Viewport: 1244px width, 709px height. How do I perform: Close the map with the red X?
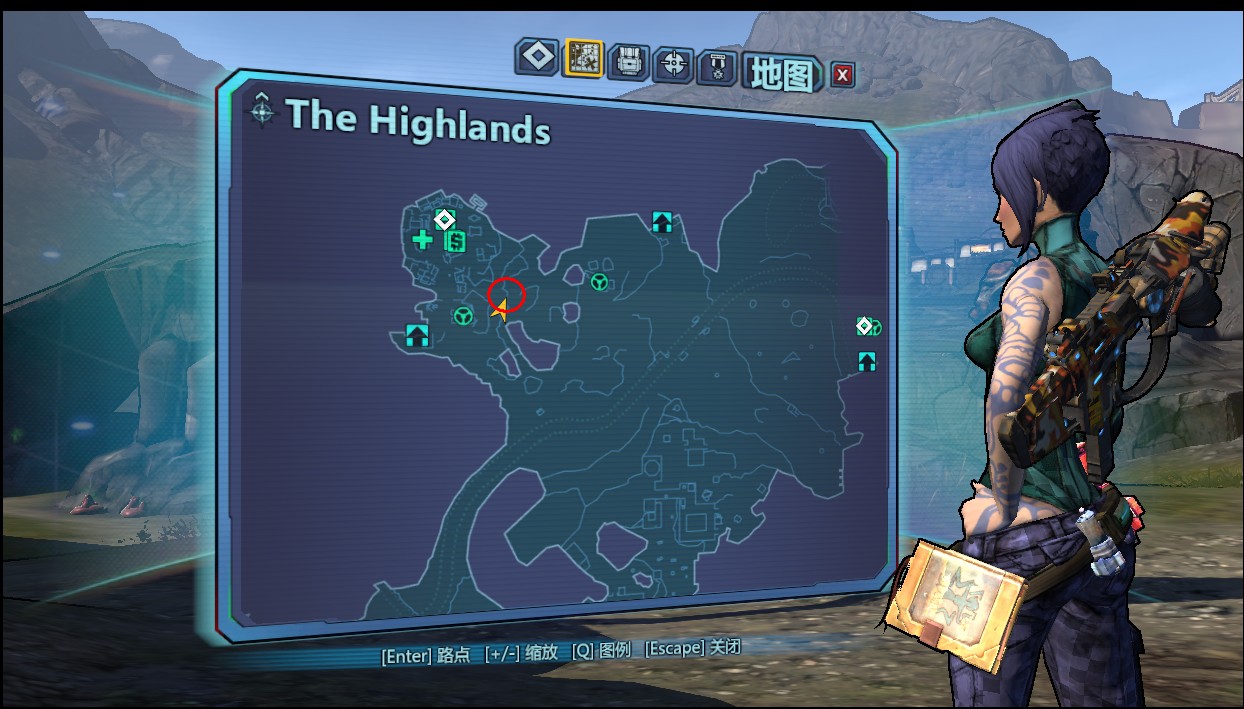843,74
